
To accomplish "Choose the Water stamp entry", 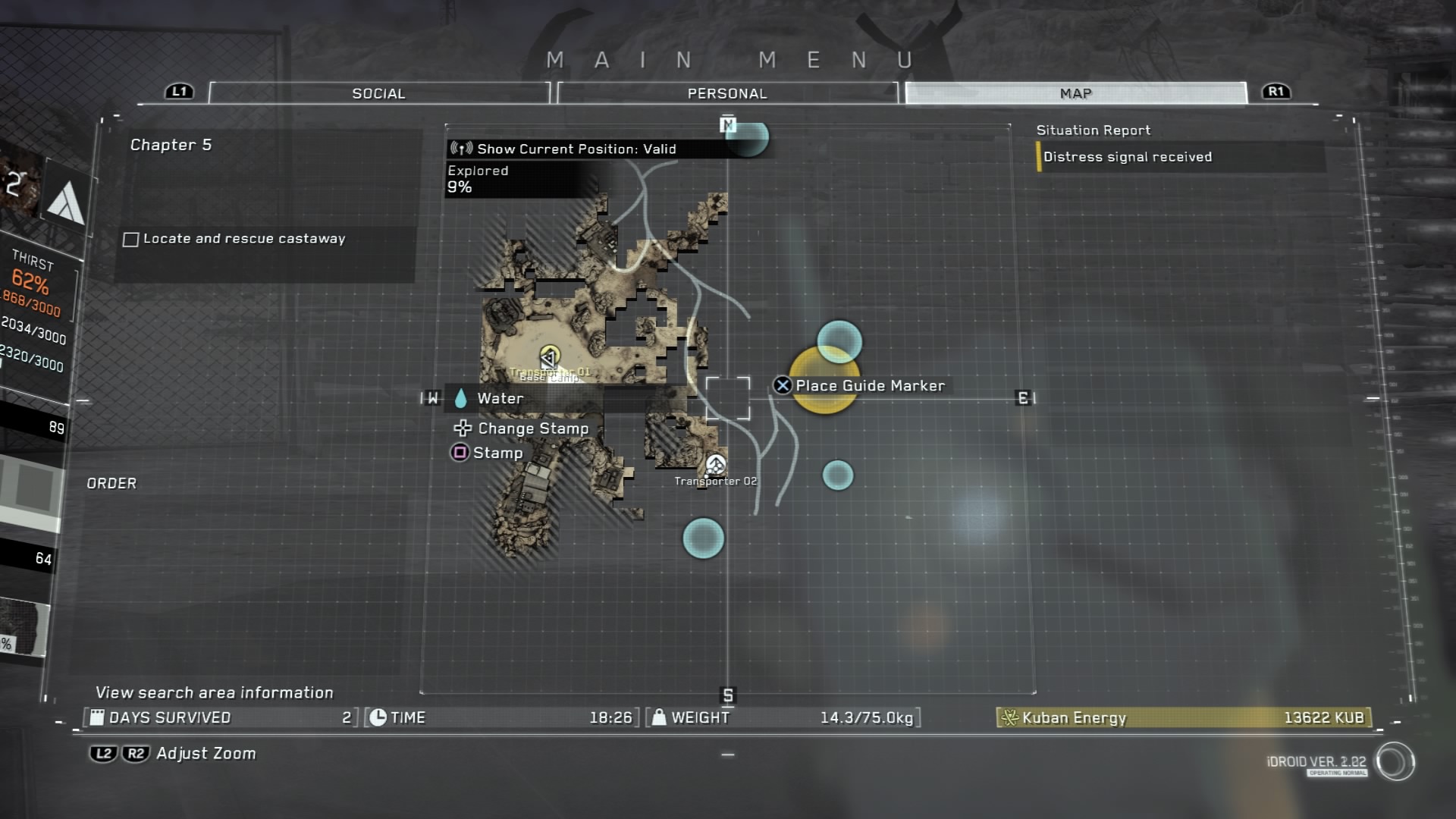I will tap(500, 398).
